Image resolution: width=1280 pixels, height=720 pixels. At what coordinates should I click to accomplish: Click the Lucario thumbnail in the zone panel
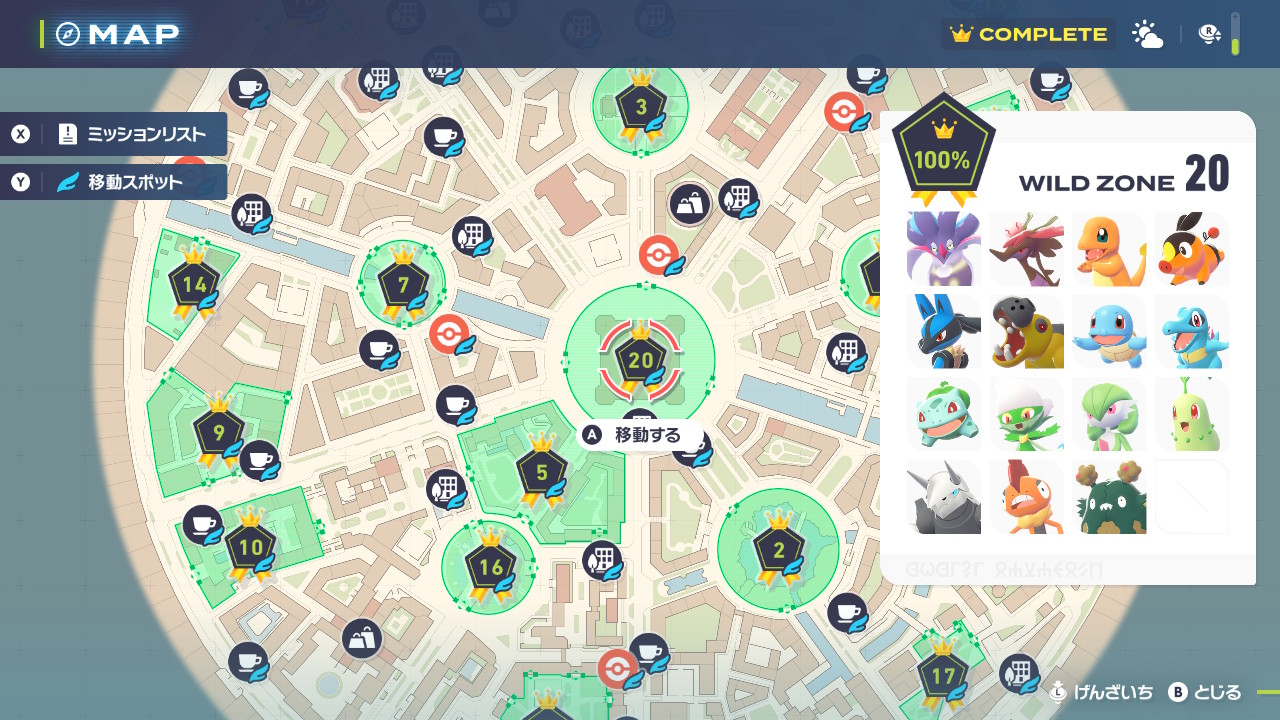point(944,331)
